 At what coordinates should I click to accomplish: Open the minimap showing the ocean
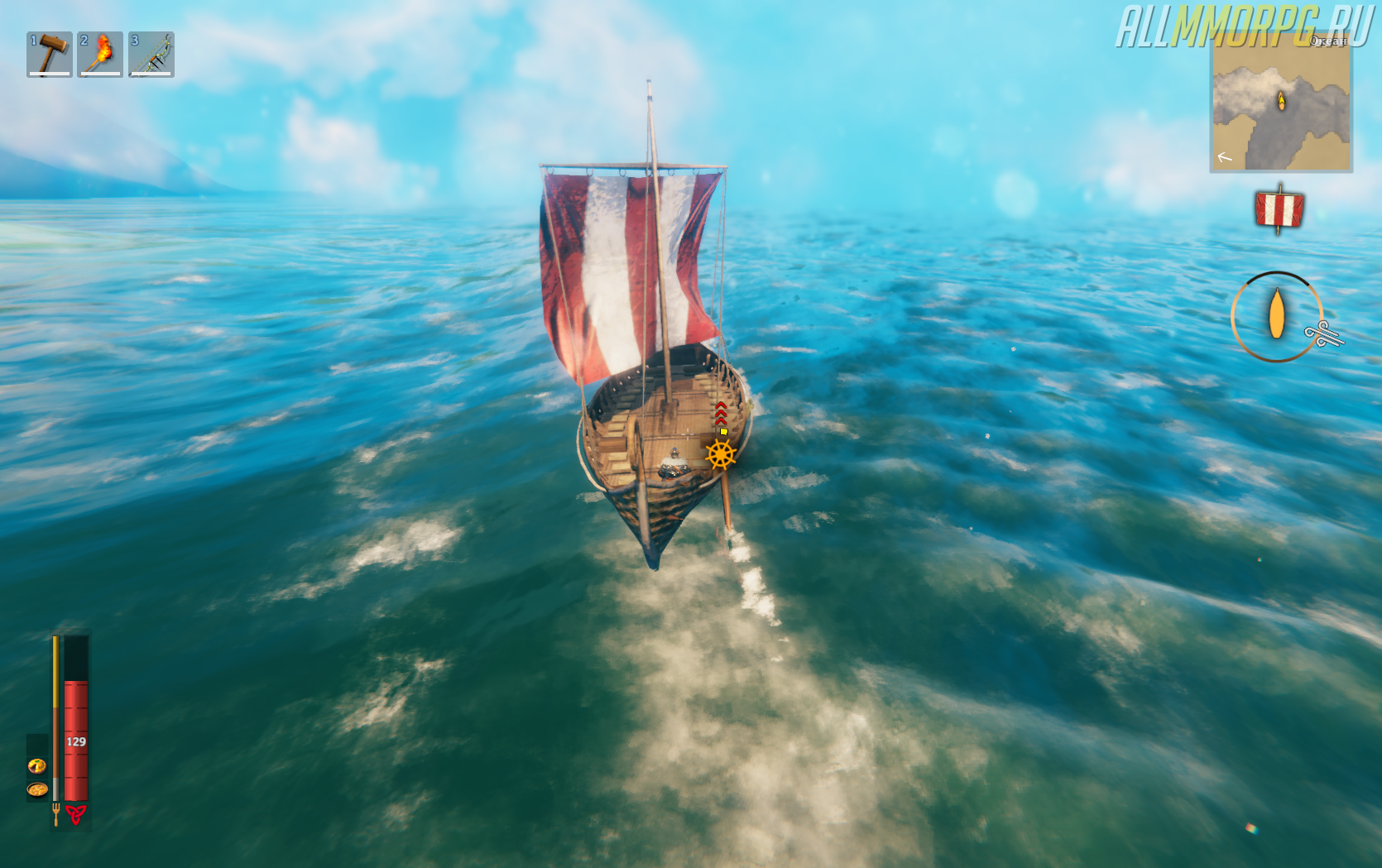pyautogui.click(x=1281, y=102)
